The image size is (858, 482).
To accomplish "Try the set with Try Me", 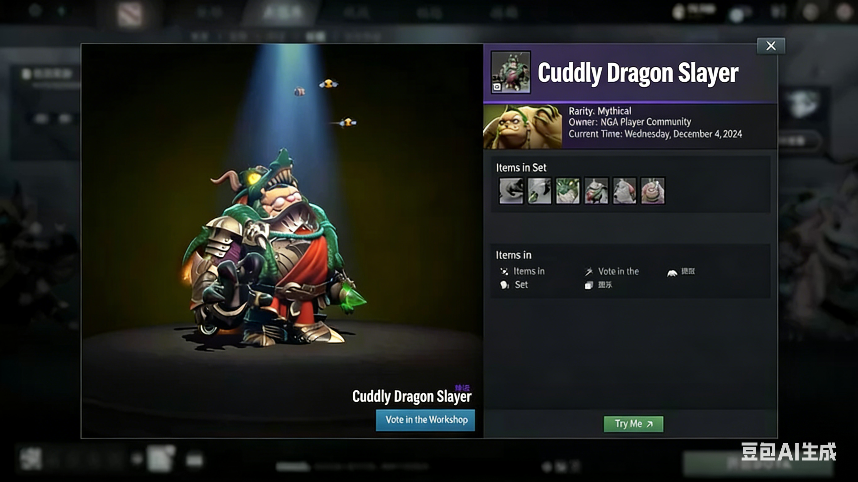I will point(633,424).
